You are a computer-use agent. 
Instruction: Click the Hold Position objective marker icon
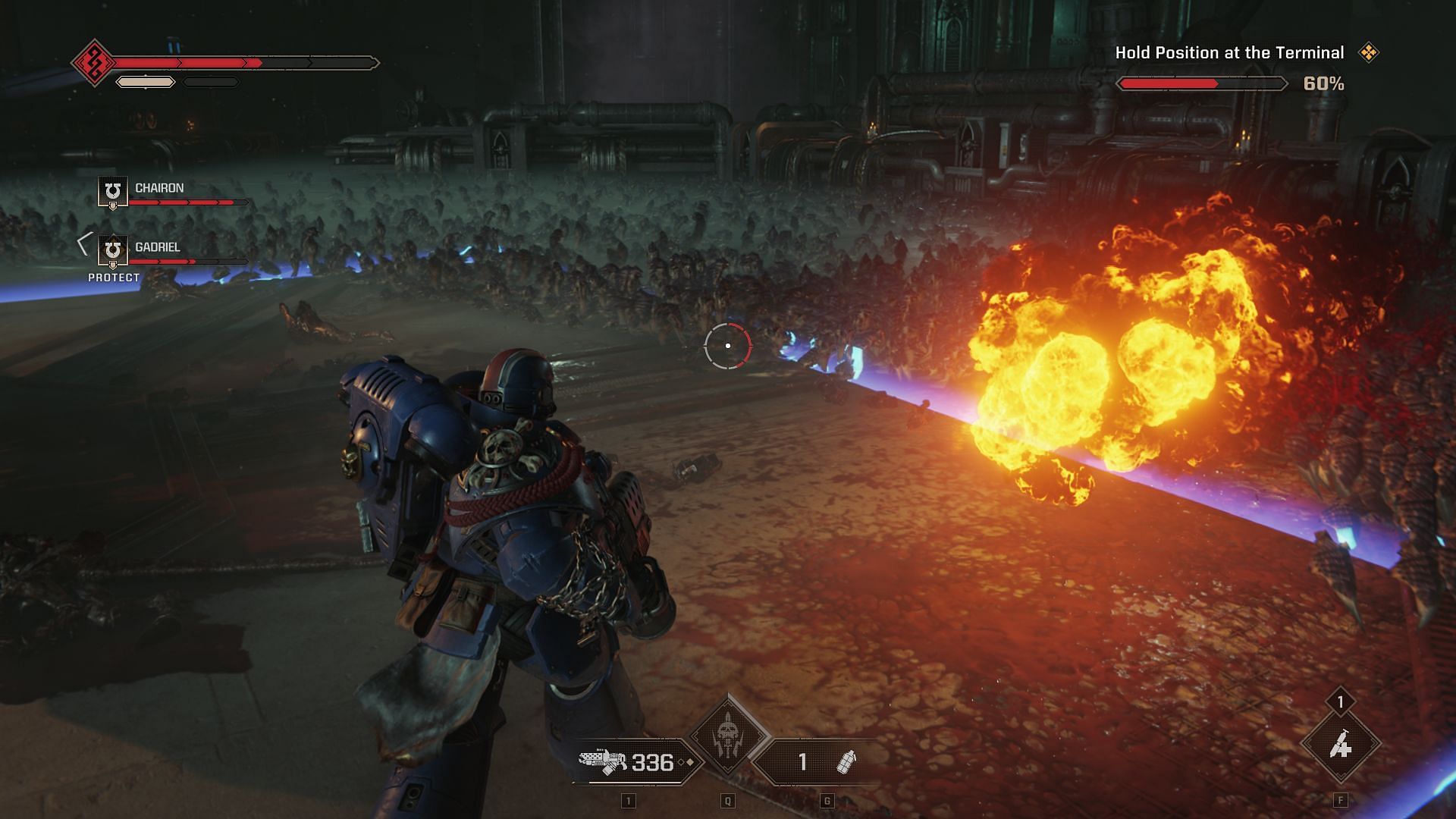1369,52
